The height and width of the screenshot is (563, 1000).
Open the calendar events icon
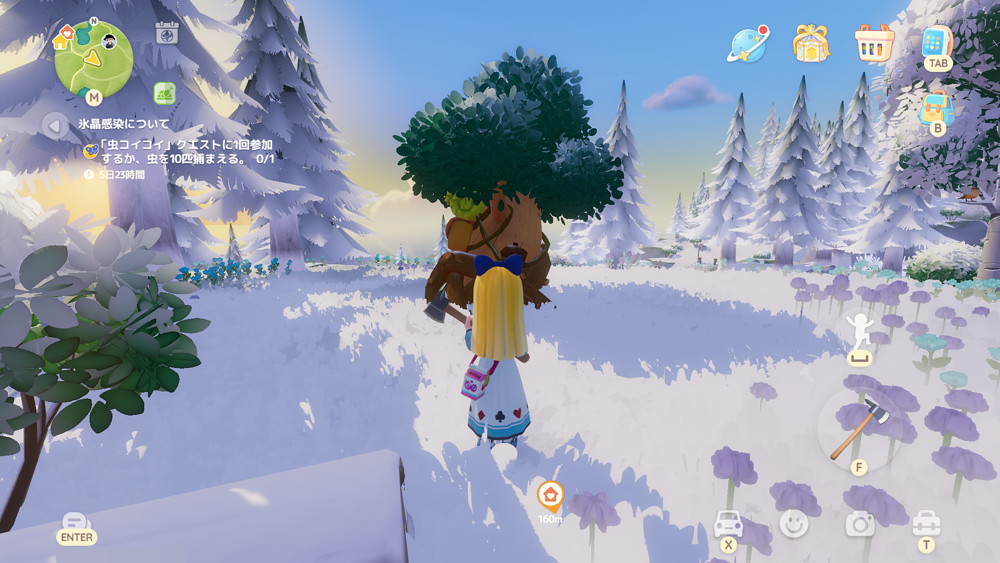pos(167,33)
